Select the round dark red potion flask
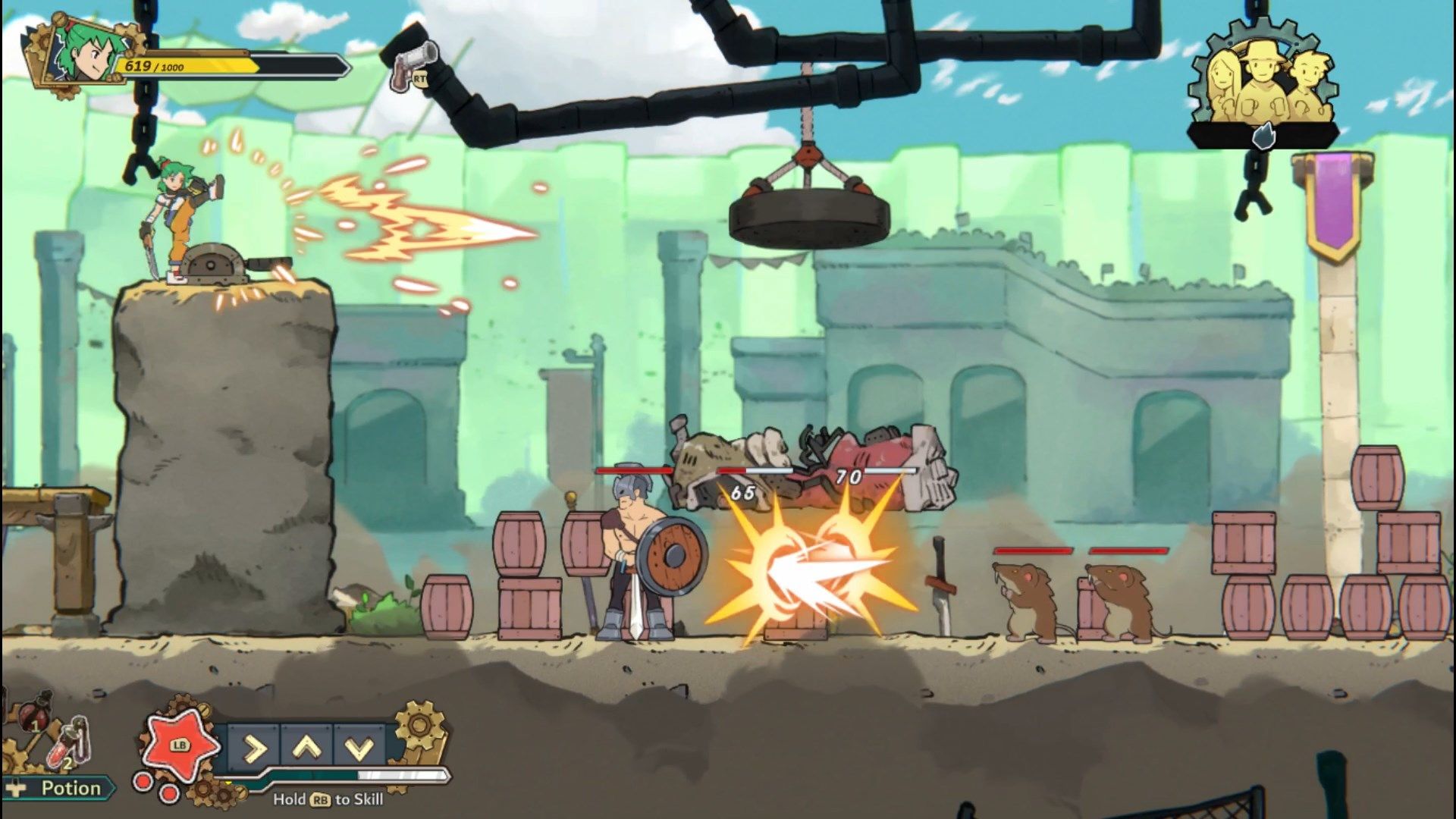Viewport: 1456px width, 819px height. (x=33, y=713)
